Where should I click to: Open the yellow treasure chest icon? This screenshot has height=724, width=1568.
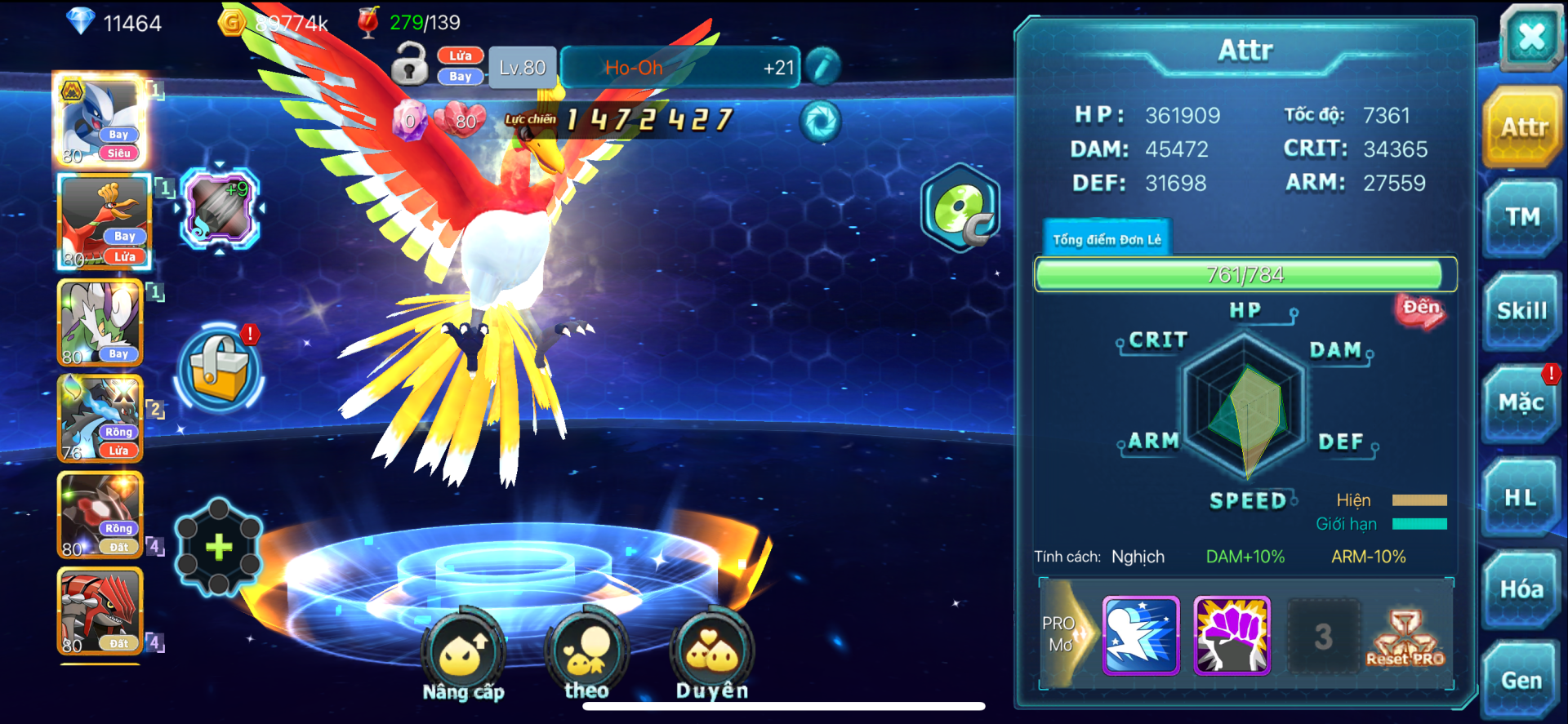pyautogui.click(x=219, y=368)
